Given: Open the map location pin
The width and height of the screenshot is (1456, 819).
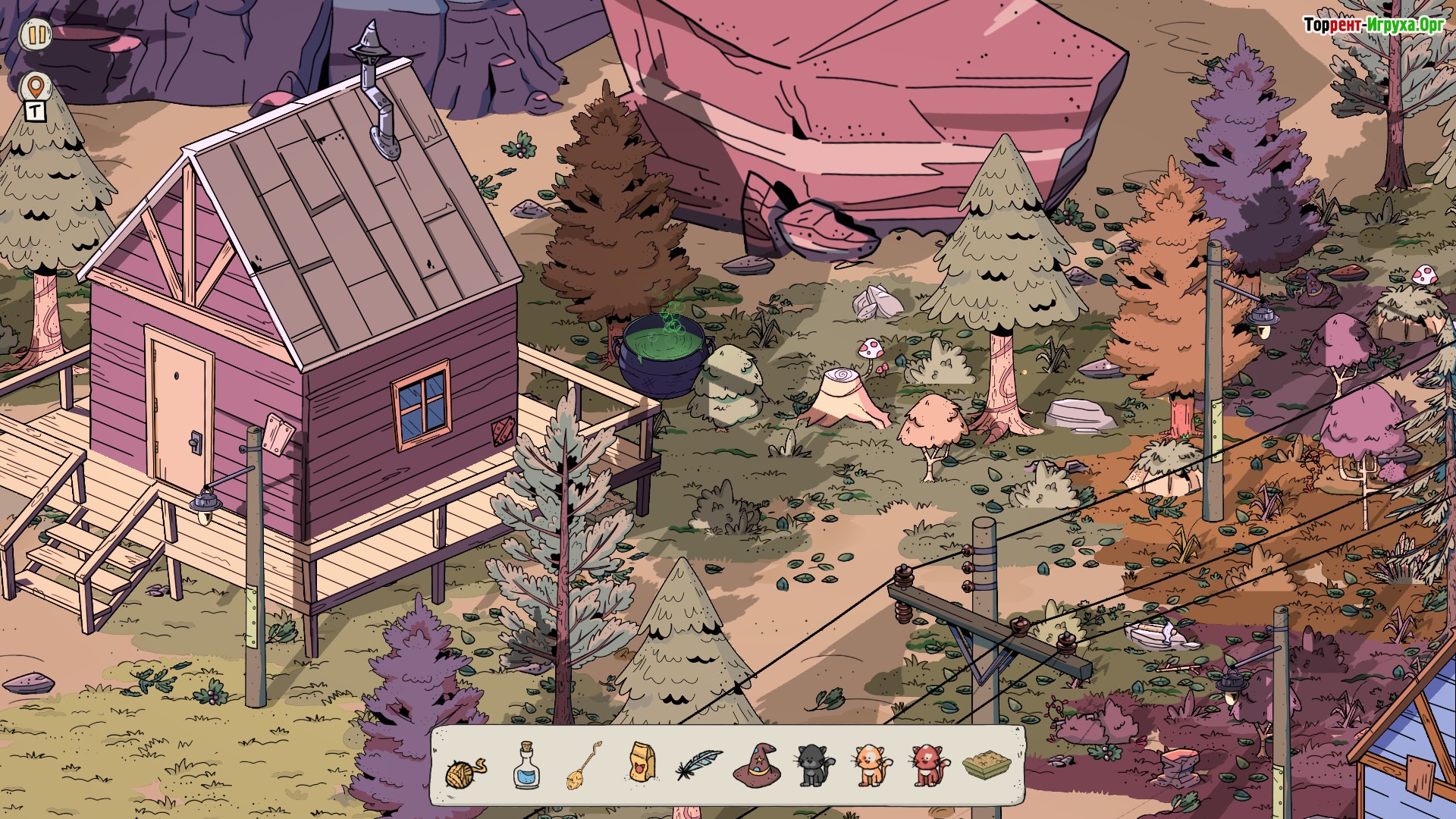Looking at the screenshot, I should 35,88.
